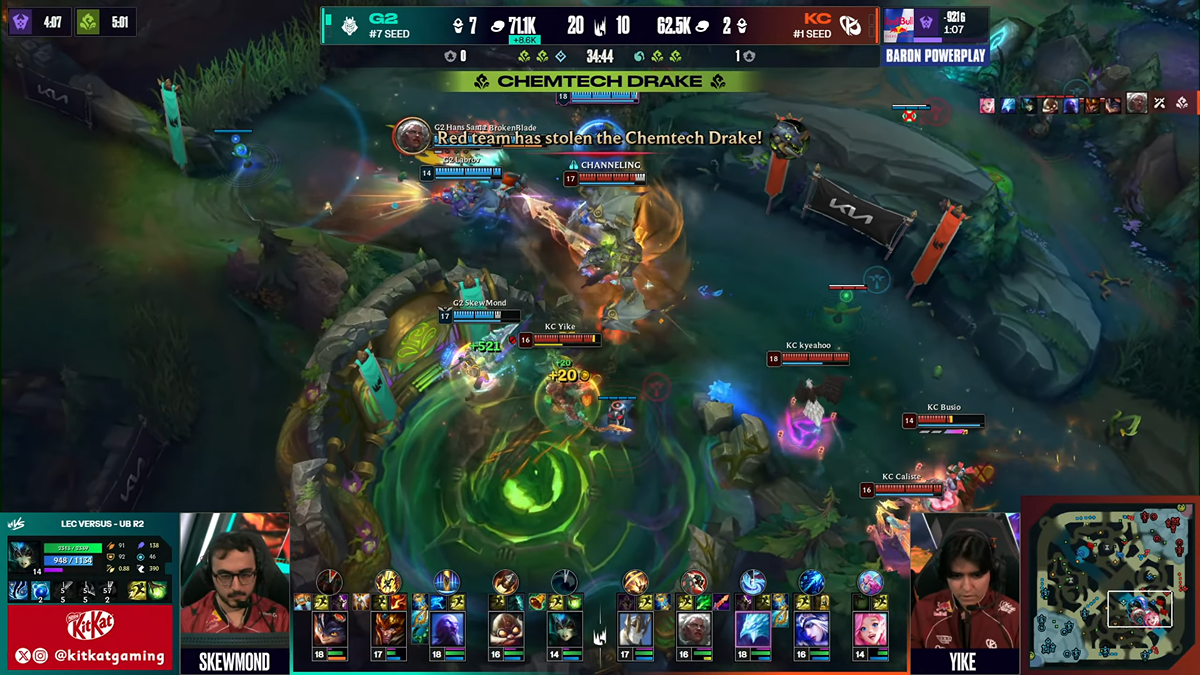
Task: Open SKEWMOND's player camera feed
Action: tap(235, 580)
